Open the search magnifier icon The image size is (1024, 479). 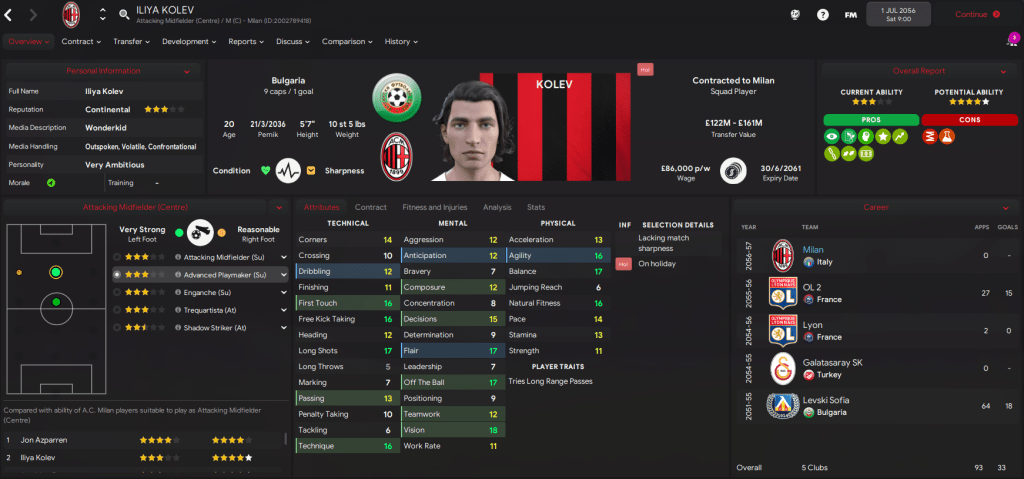pos(123,15)
